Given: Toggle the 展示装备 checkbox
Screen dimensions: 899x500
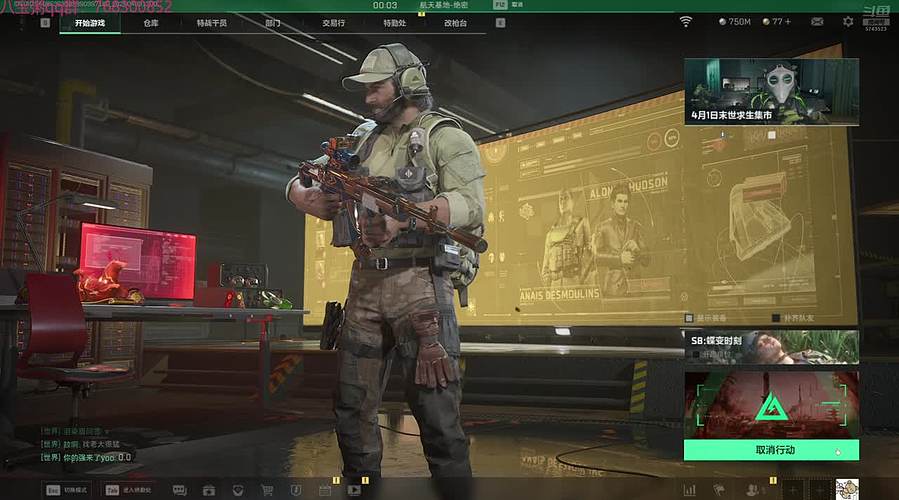Looking at the screenshot, I should (689, 318).
